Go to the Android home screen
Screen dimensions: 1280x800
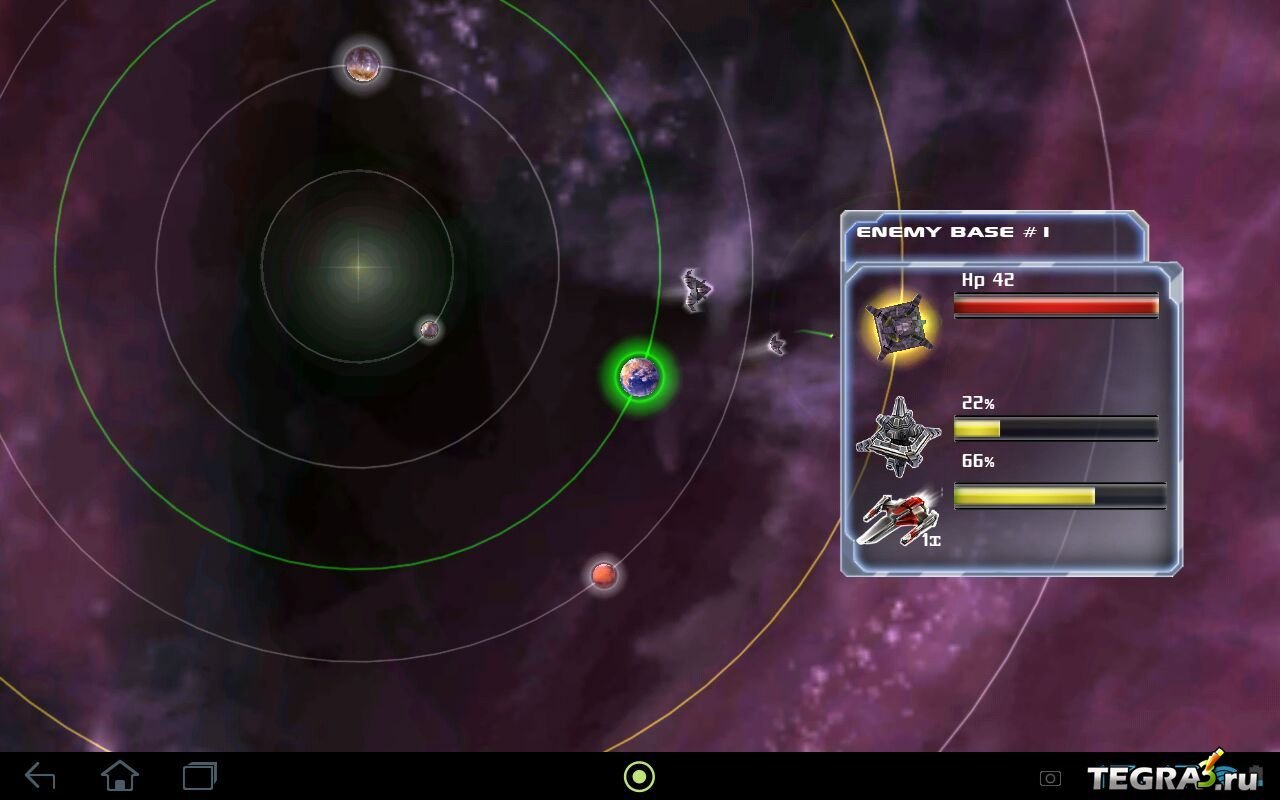[120, 776]
